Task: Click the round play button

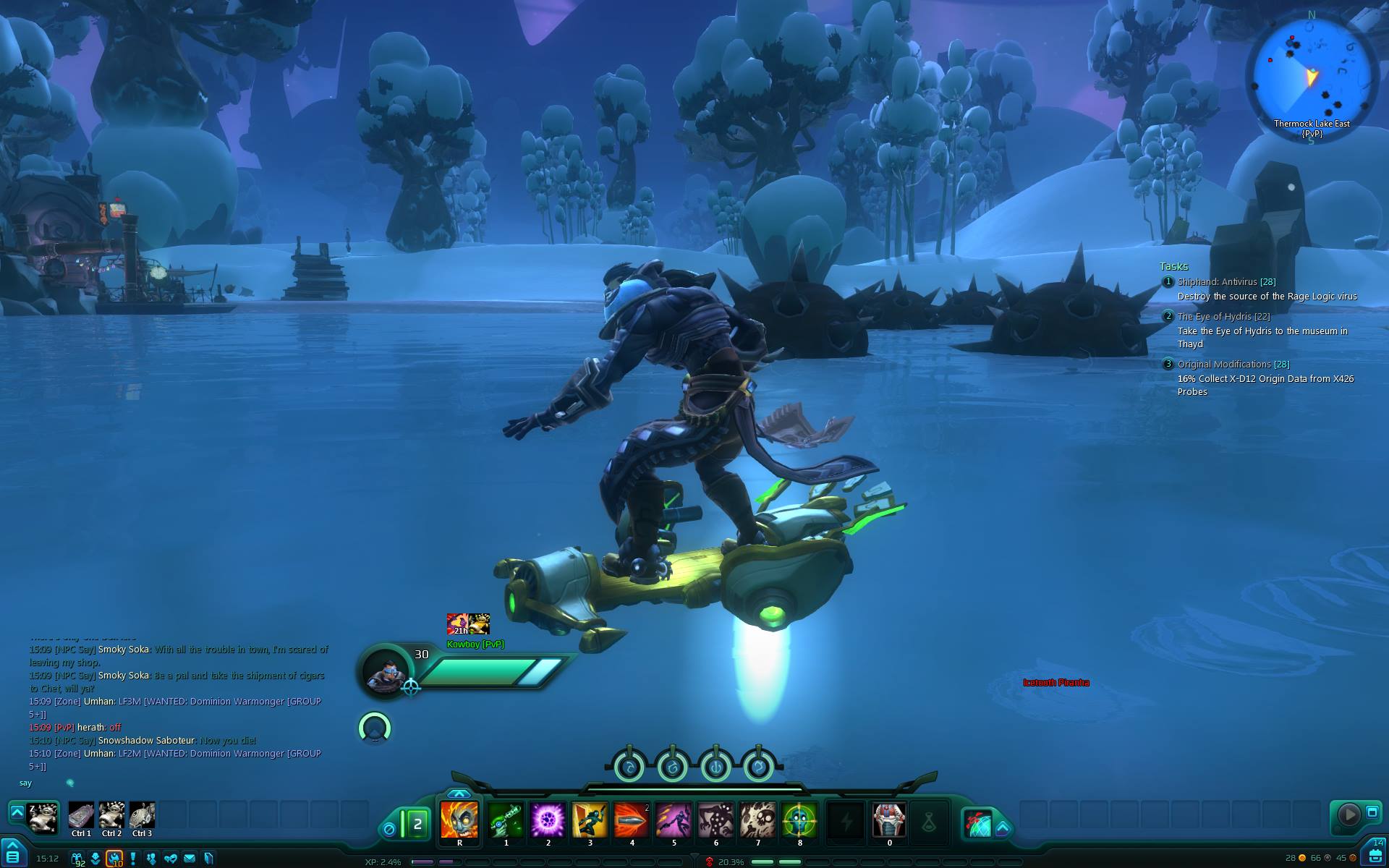Action: coord(1348,814)
